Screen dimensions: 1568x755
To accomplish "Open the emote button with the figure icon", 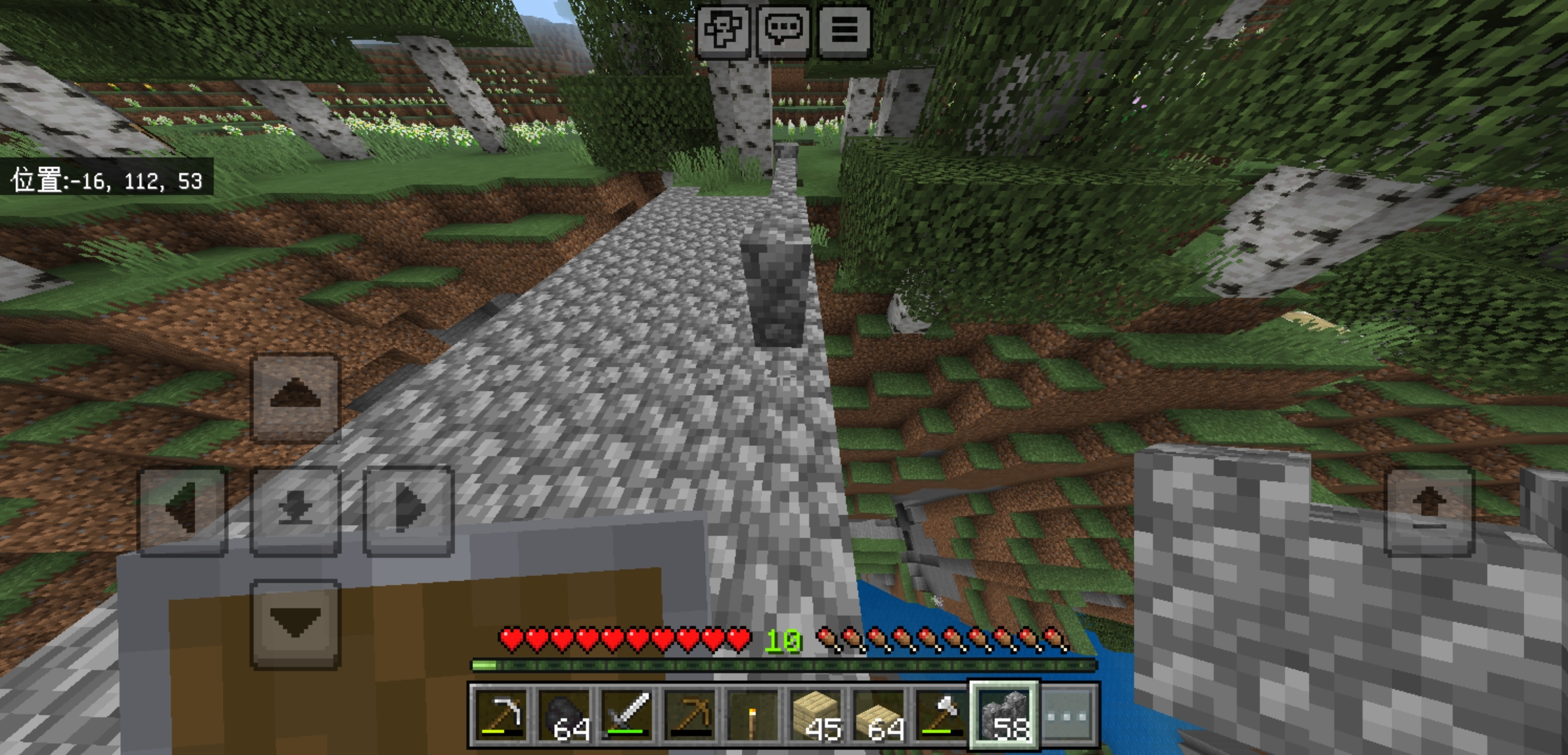I will point(723,30).
